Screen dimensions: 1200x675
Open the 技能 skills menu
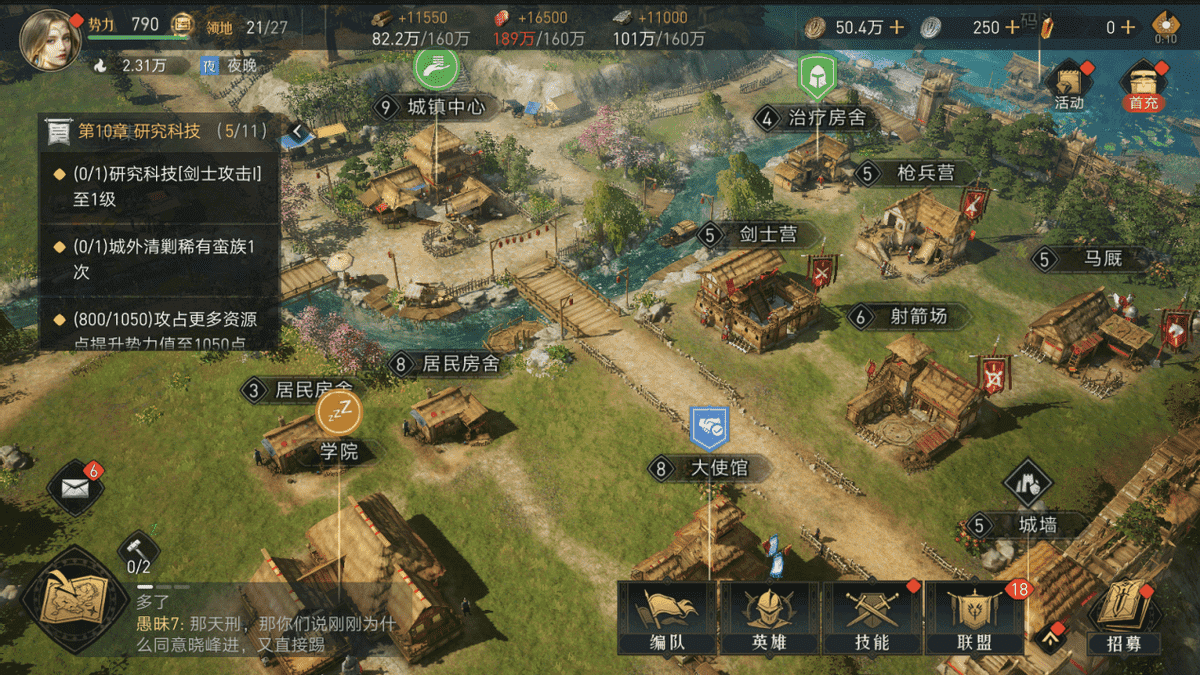(x=872, y=619)
